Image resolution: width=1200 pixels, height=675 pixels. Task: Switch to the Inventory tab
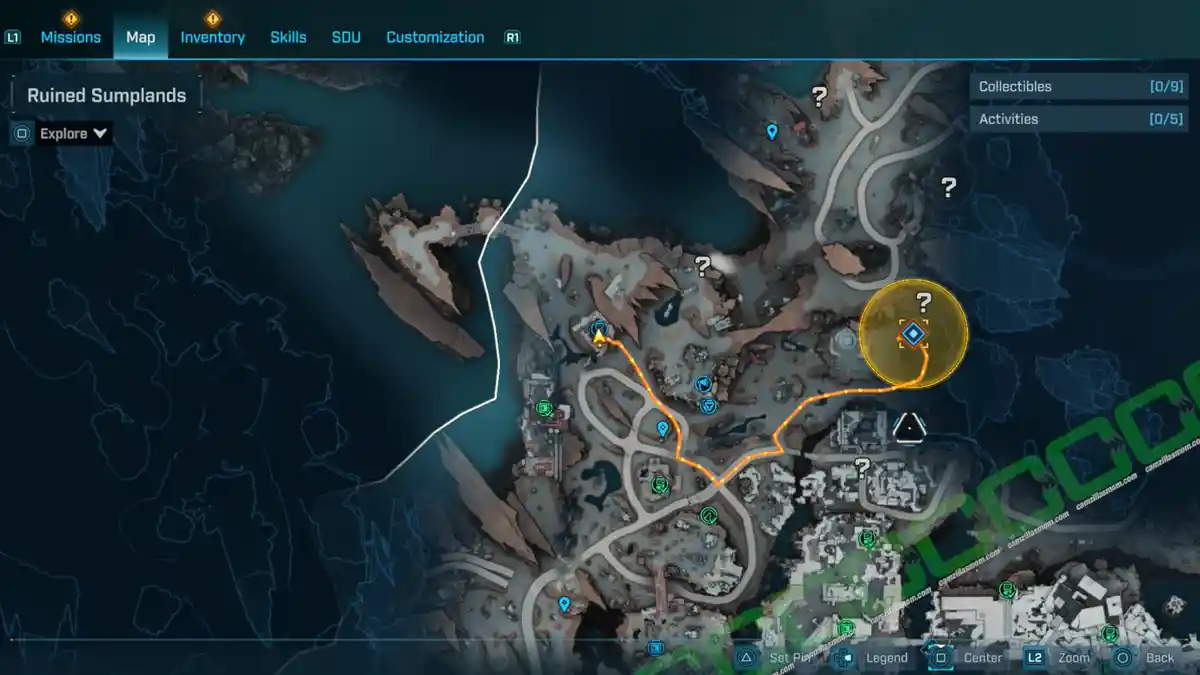click(212, 37)
